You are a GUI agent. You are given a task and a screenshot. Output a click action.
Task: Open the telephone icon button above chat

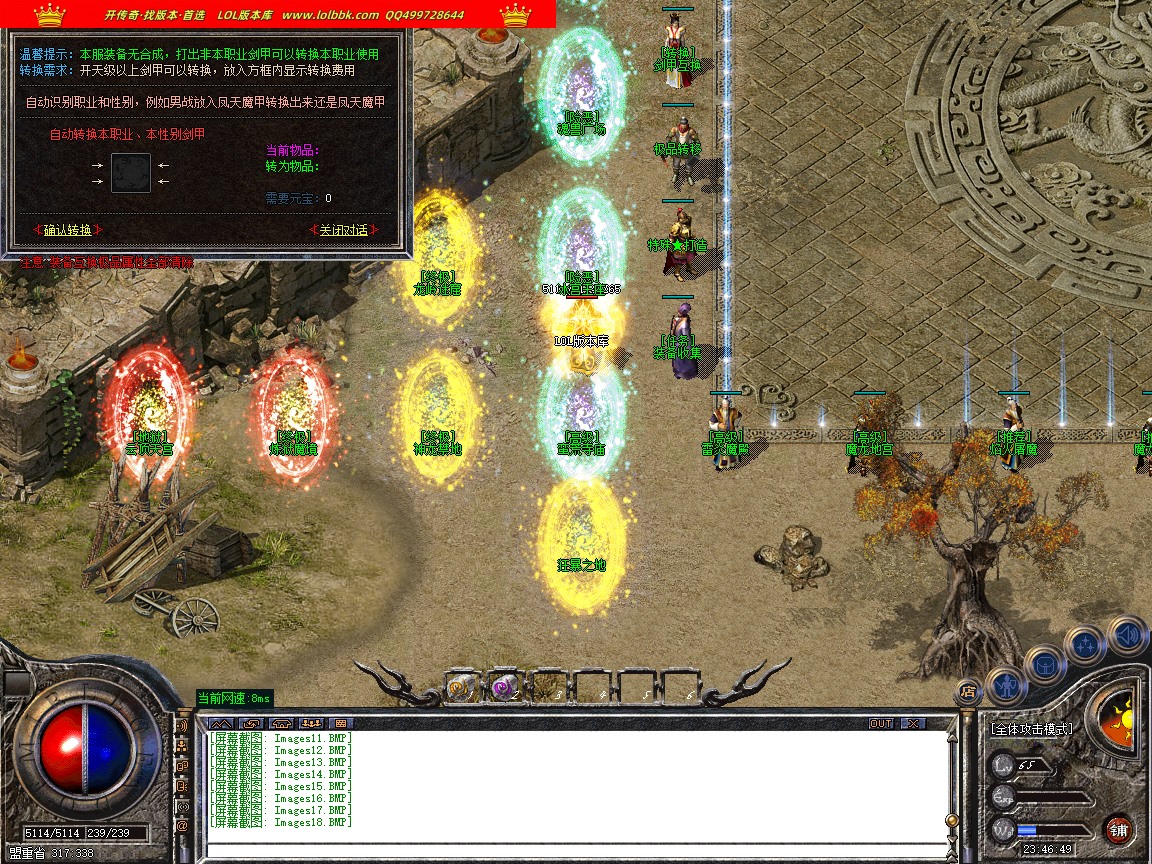[281, 723]
